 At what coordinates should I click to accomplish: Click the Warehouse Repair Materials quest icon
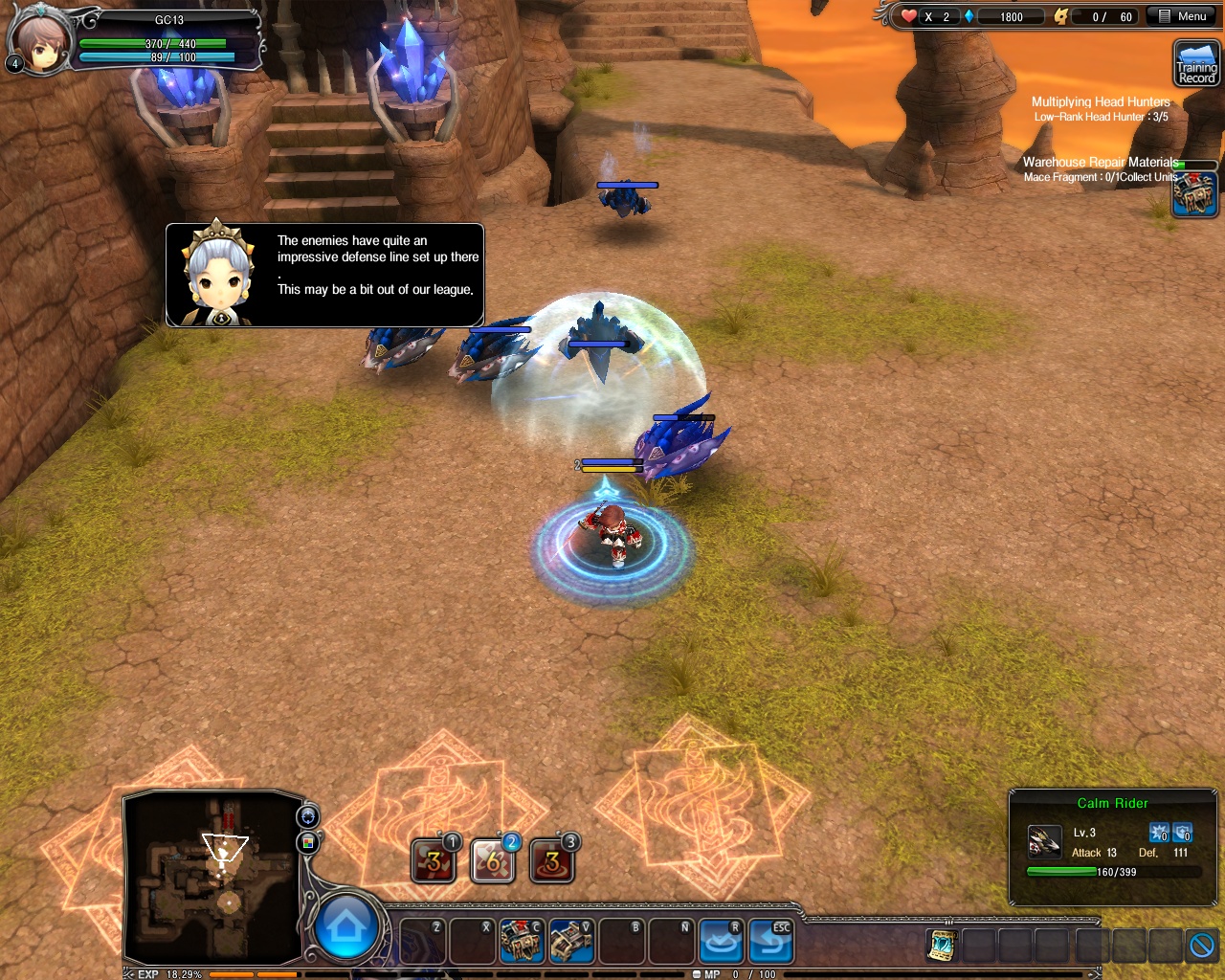[1194, 195]
